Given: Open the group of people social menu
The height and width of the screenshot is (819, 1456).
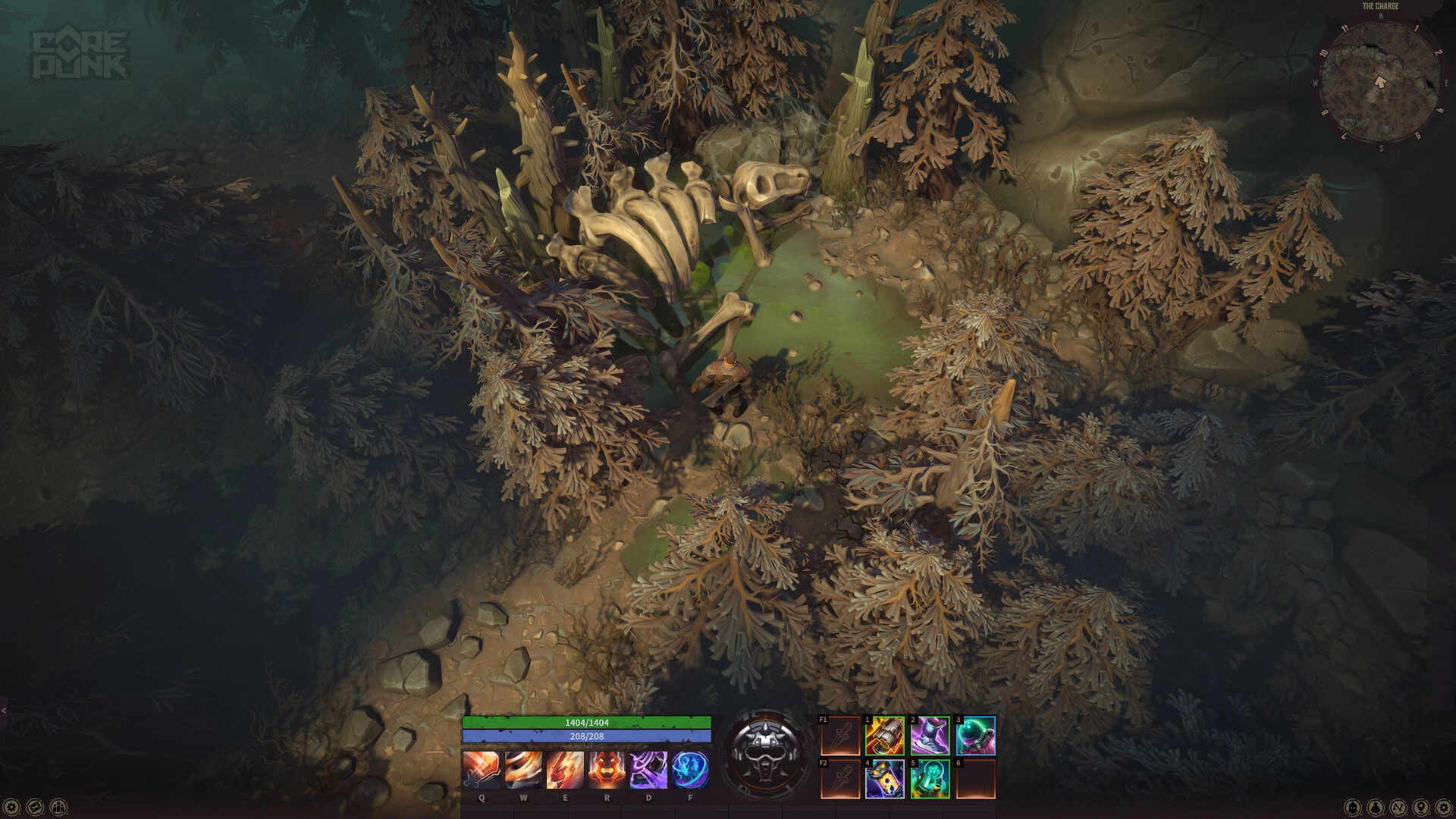Looking at the screenshot, I should (x=58, y=807).
